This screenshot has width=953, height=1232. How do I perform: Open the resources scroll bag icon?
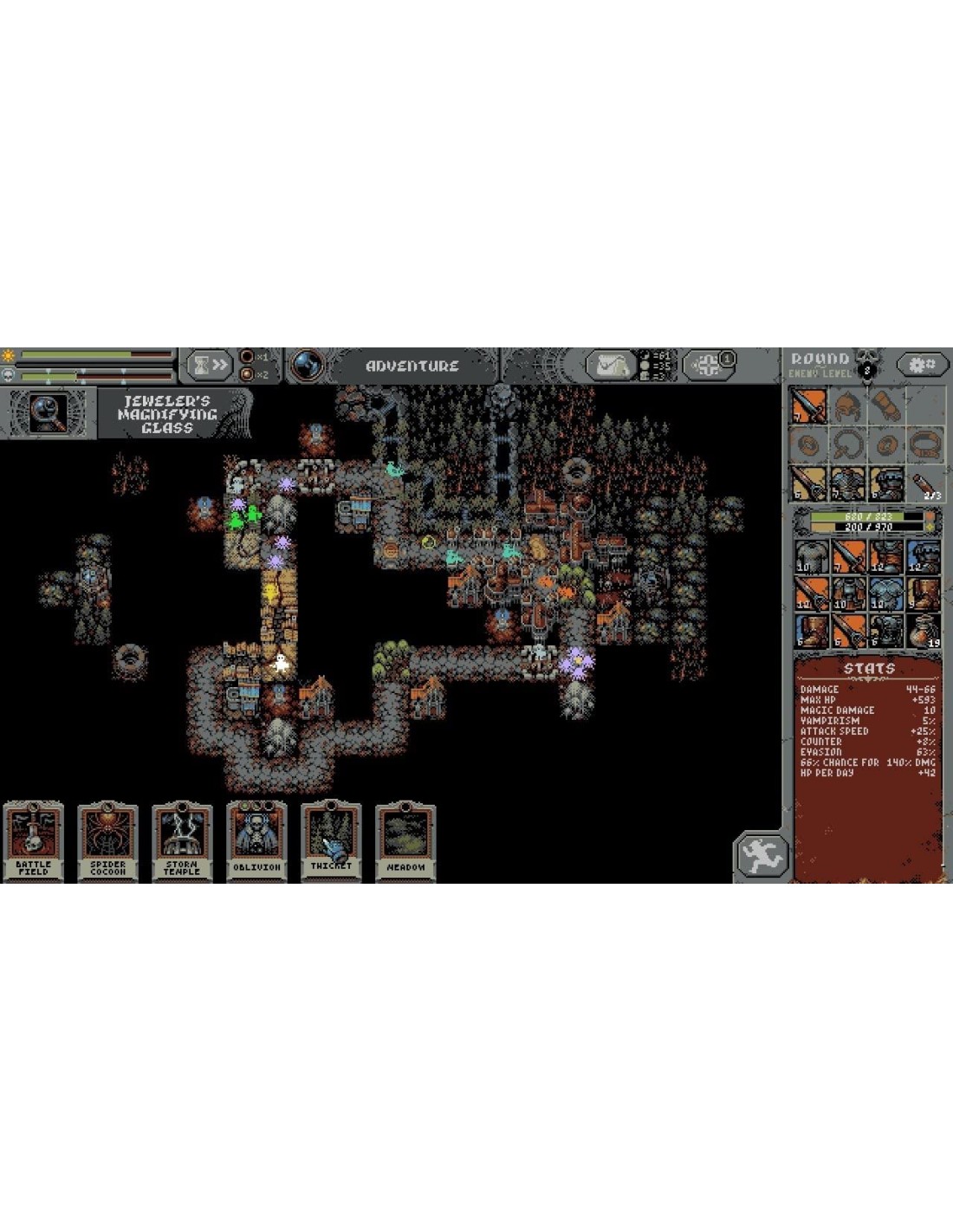point(612,366)
